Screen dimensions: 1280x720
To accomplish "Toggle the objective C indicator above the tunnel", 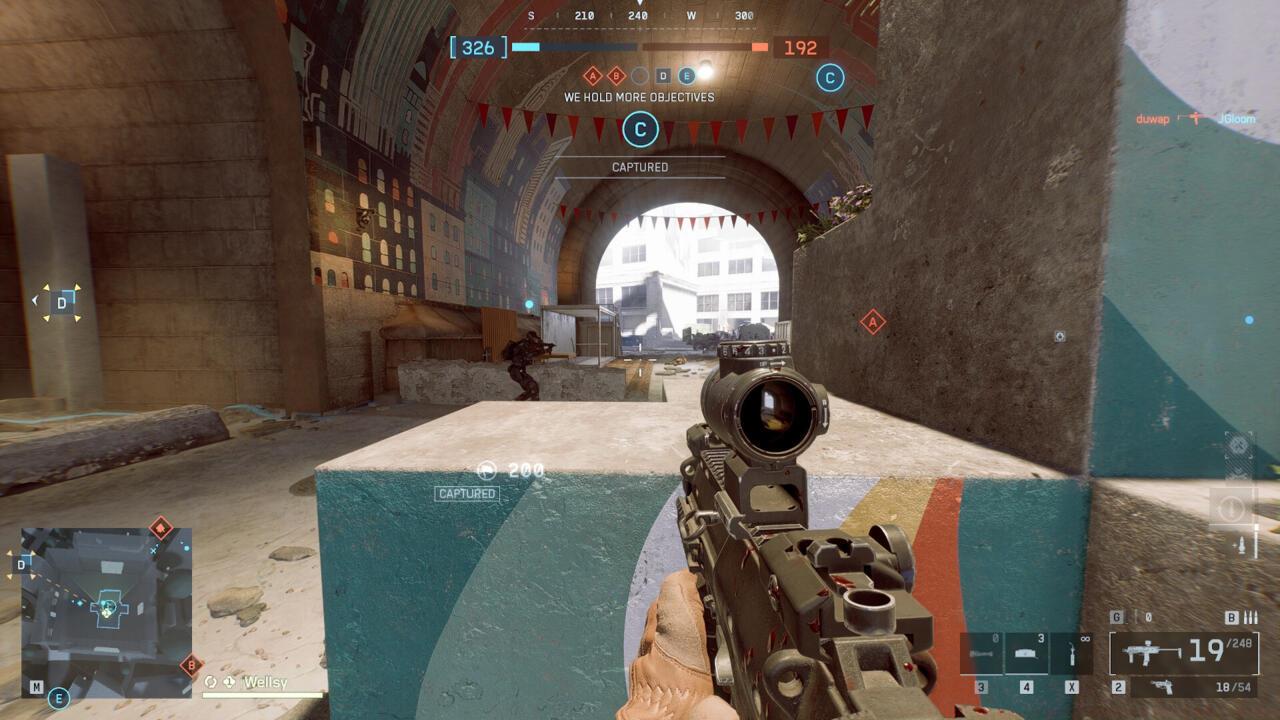I will click(639, 131).
